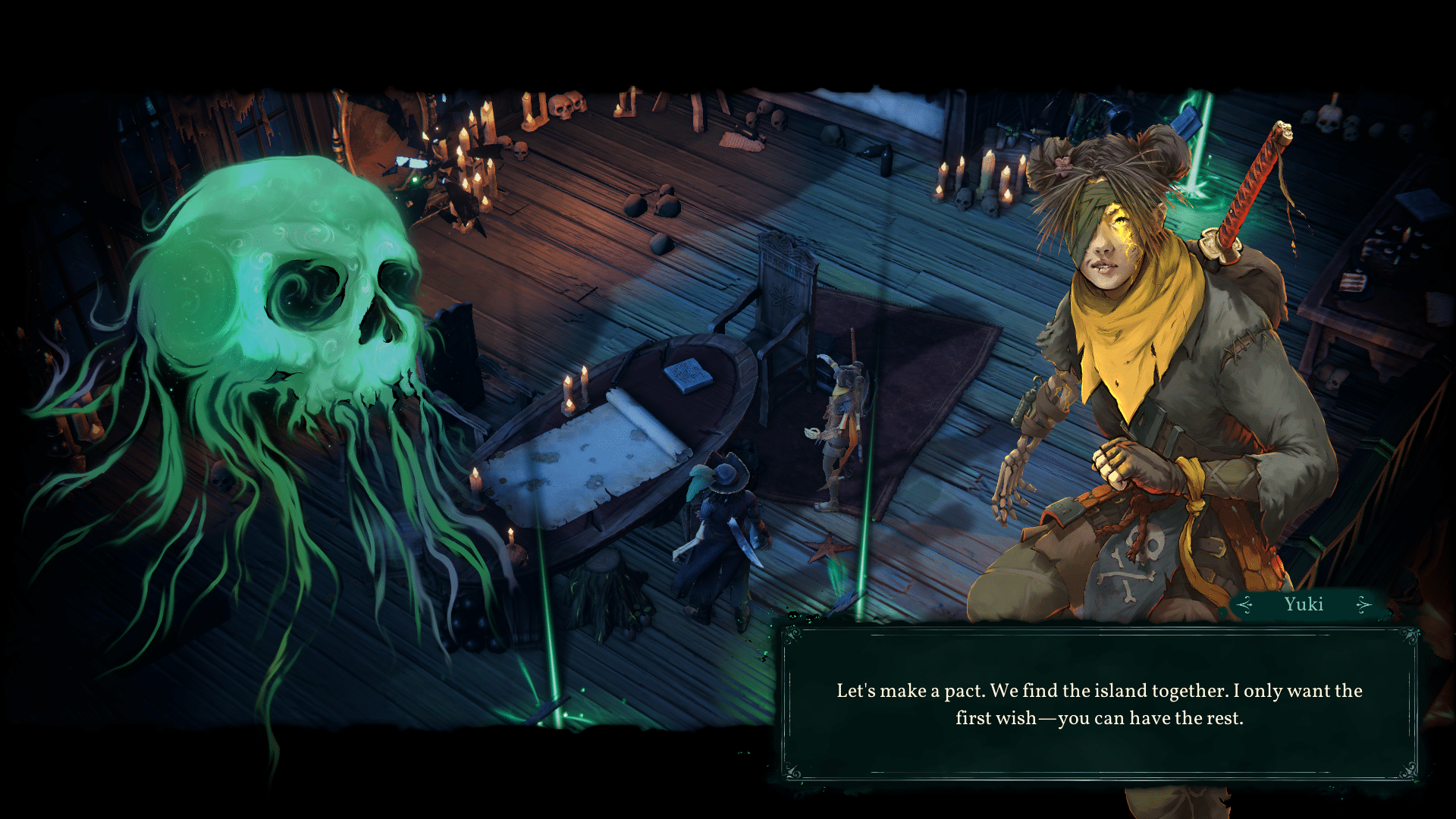Image resolution: width=1456 pixels, height=819 pixels.
Task: Select the Yuki nameplate
Action: (x=1304, y=604)
